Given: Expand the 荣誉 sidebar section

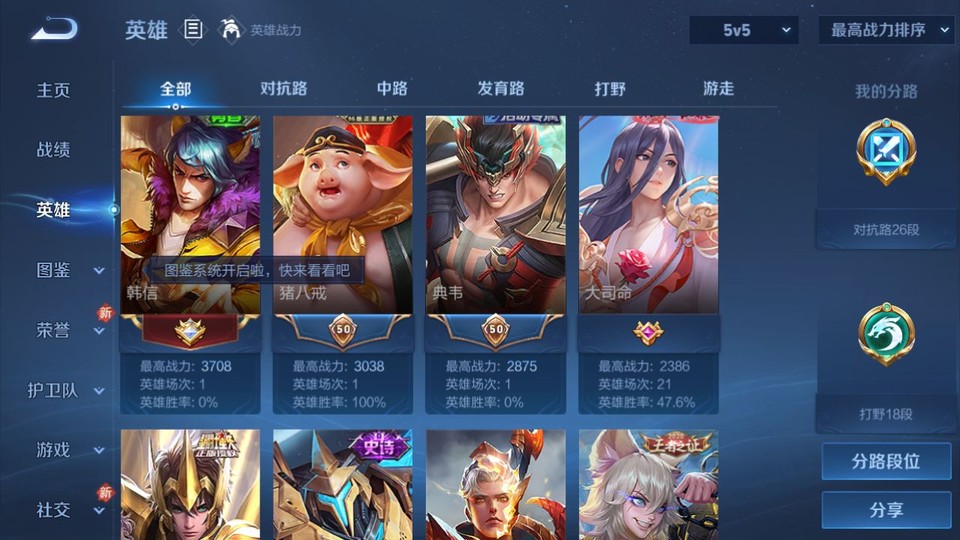Looking at the screenshot, I should [70, 330].
